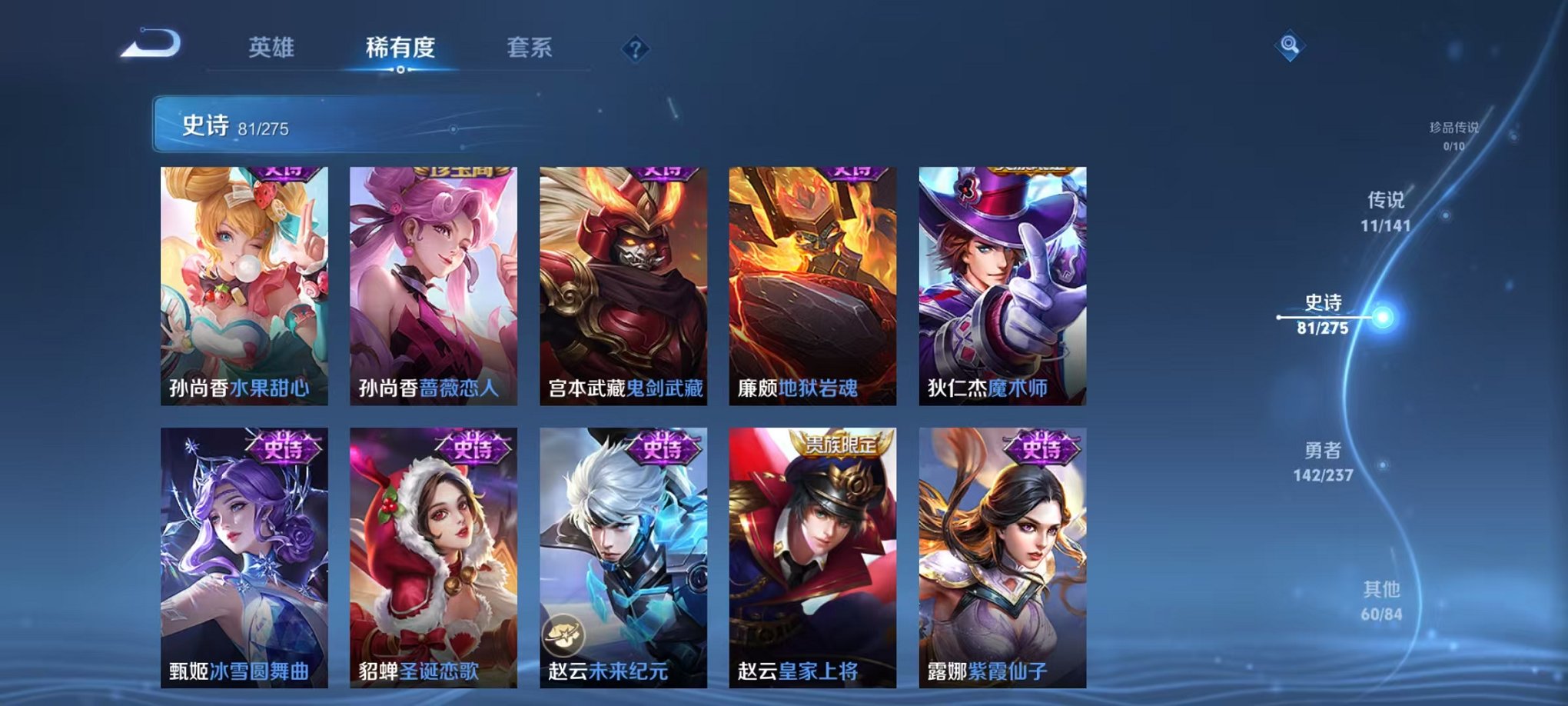
Task: Open the help question-mark icon
Action: tap(635, 49)
